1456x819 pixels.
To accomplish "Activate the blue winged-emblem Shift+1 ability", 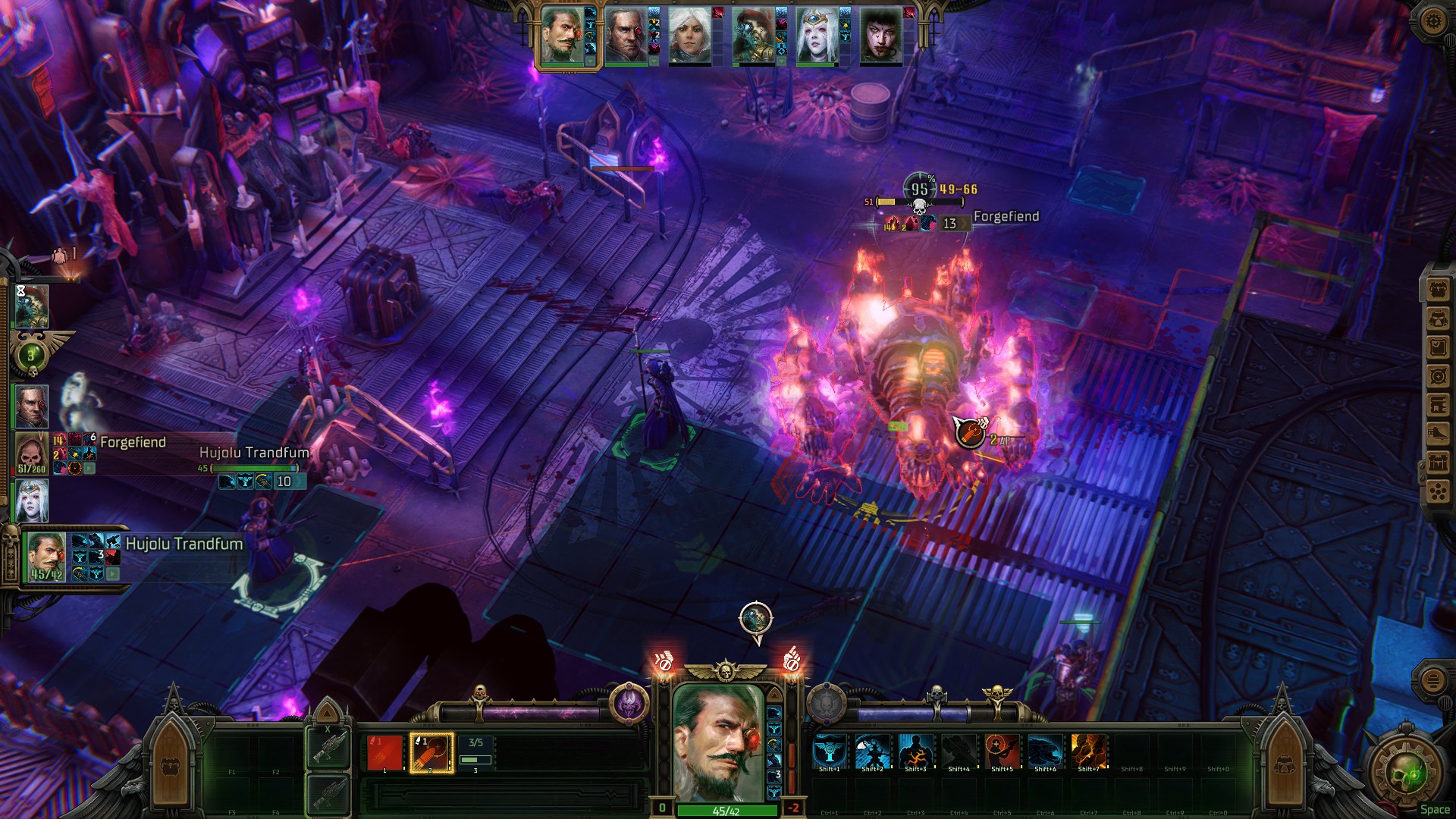I will pyautogui.click(x=829, y=751).
